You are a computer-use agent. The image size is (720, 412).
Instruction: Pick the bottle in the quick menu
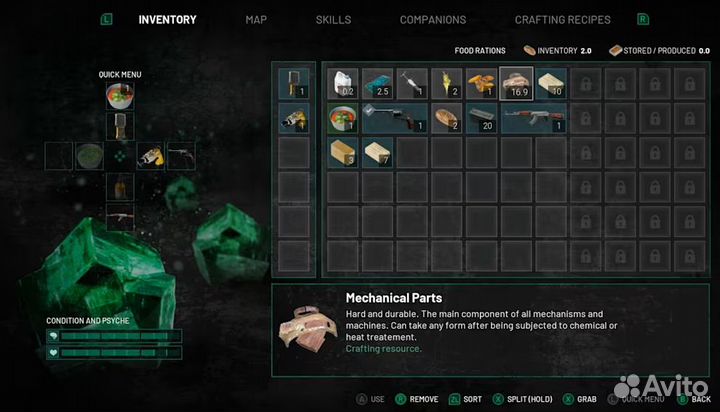120,186
